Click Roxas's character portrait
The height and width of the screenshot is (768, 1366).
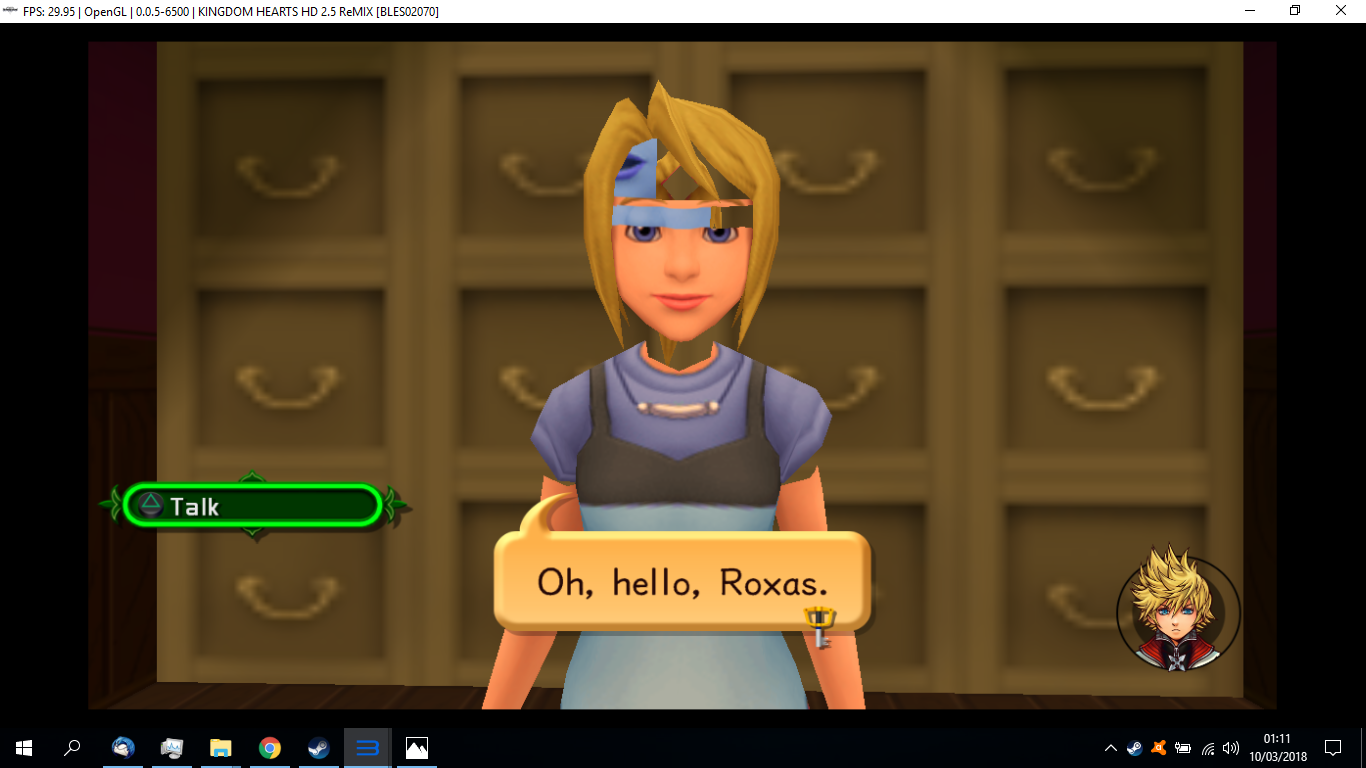(1177, 610)
